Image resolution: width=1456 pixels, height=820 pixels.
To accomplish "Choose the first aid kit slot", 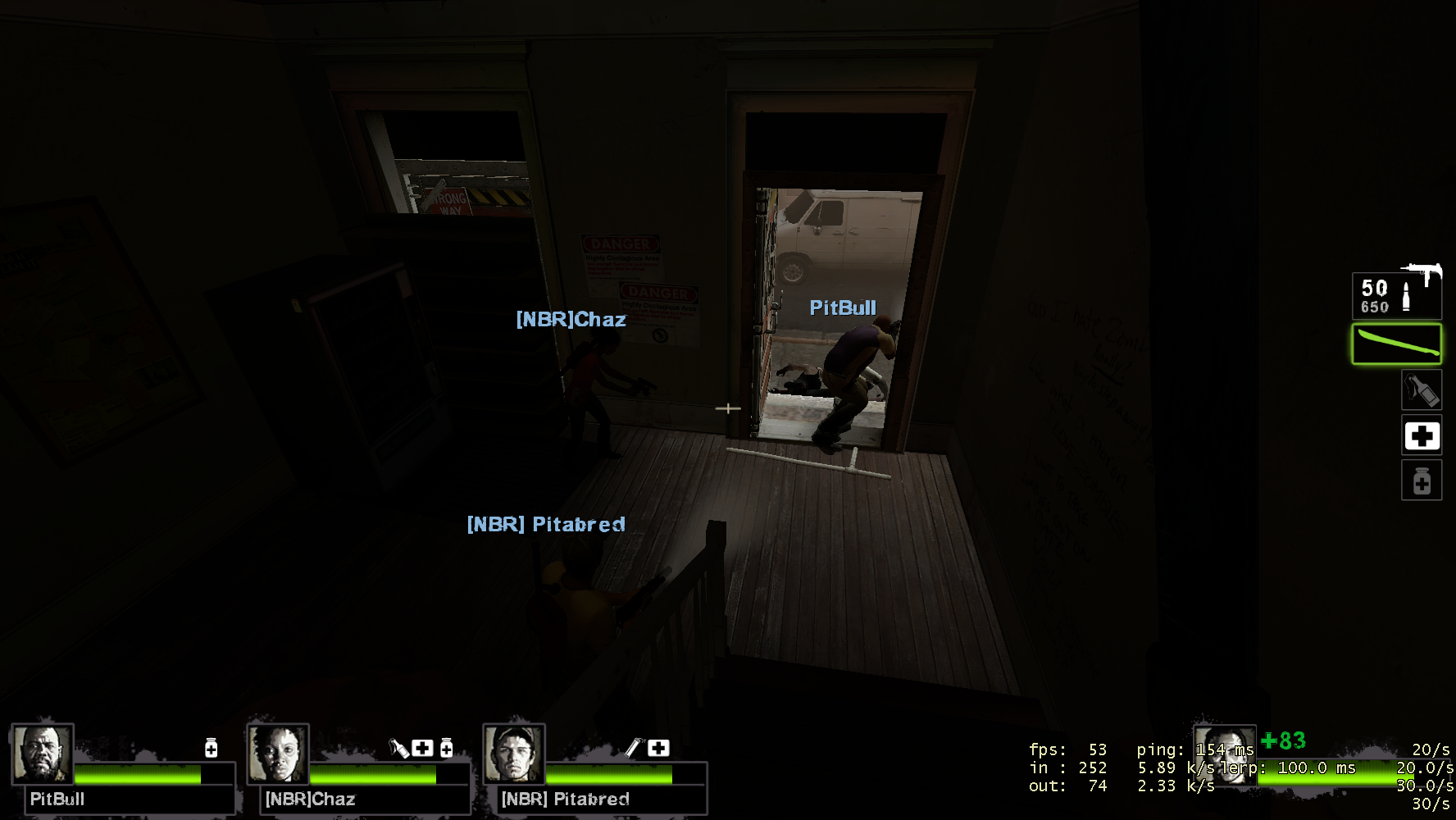I will (x=1421, y=435).
